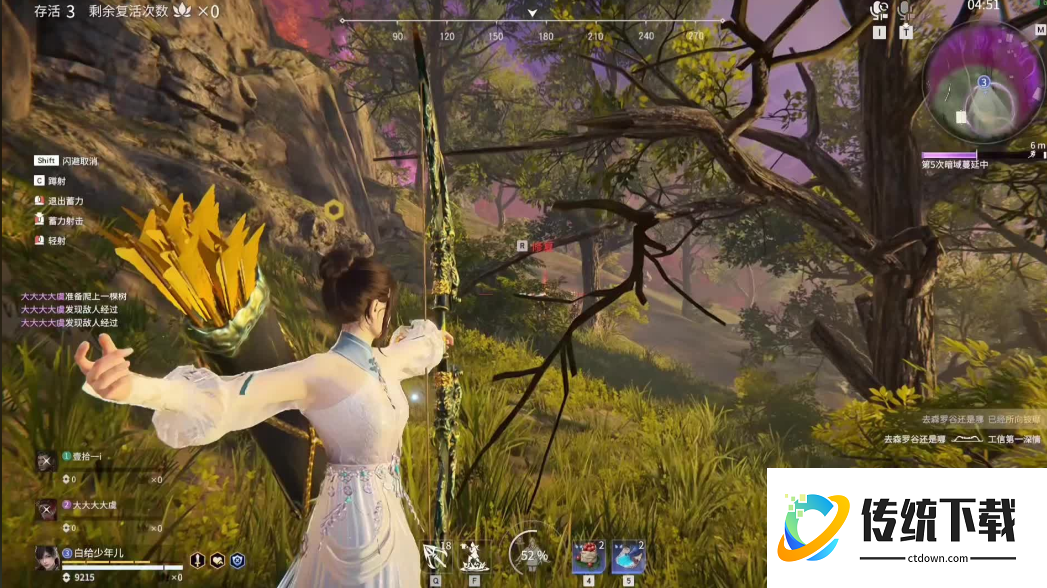Open the squad chat message log
This screenshot has height=588, width=1047.
[70, 309]
